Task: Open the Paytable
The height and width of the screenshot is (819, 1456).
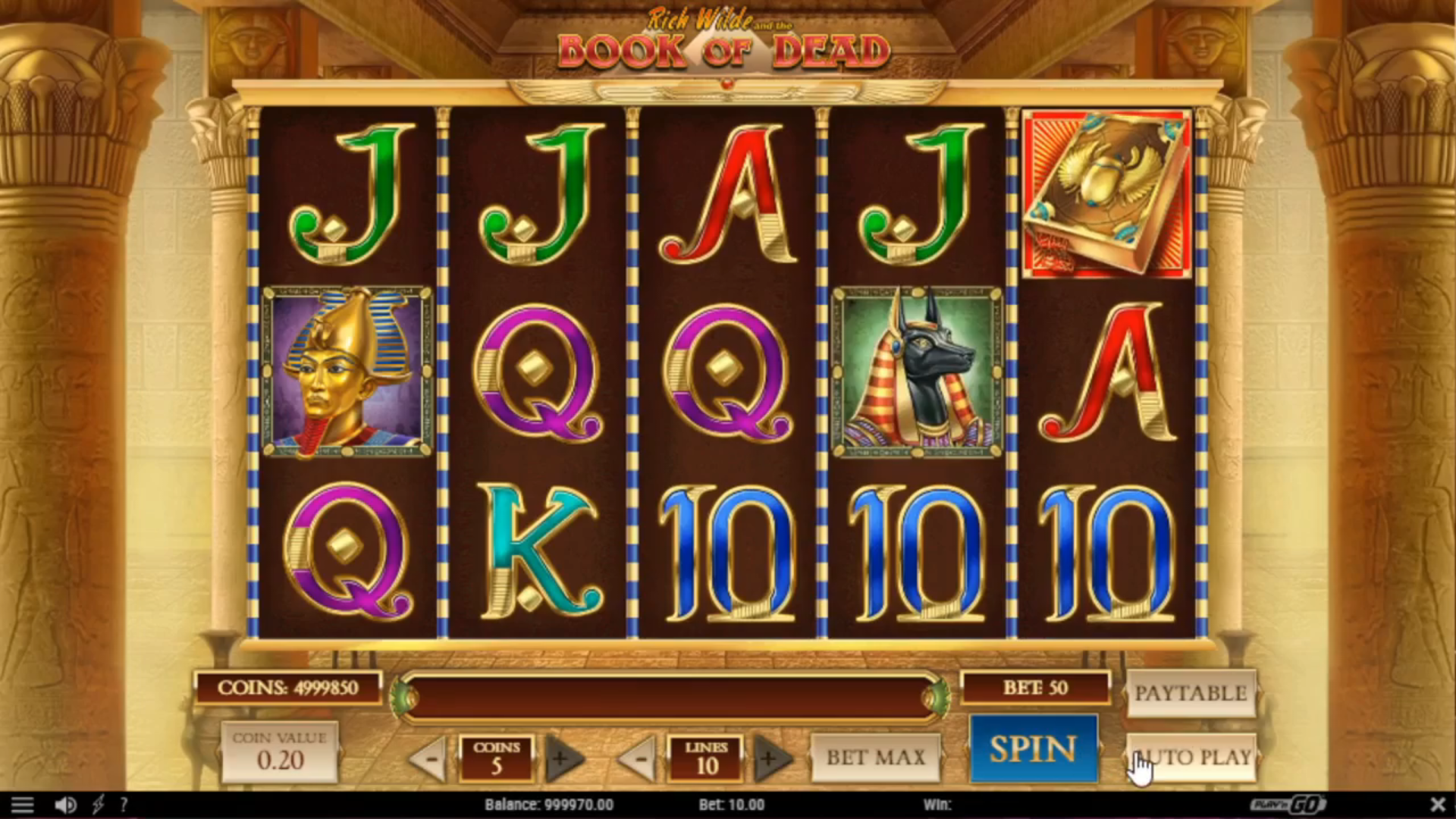Action: coord(1191,693)
